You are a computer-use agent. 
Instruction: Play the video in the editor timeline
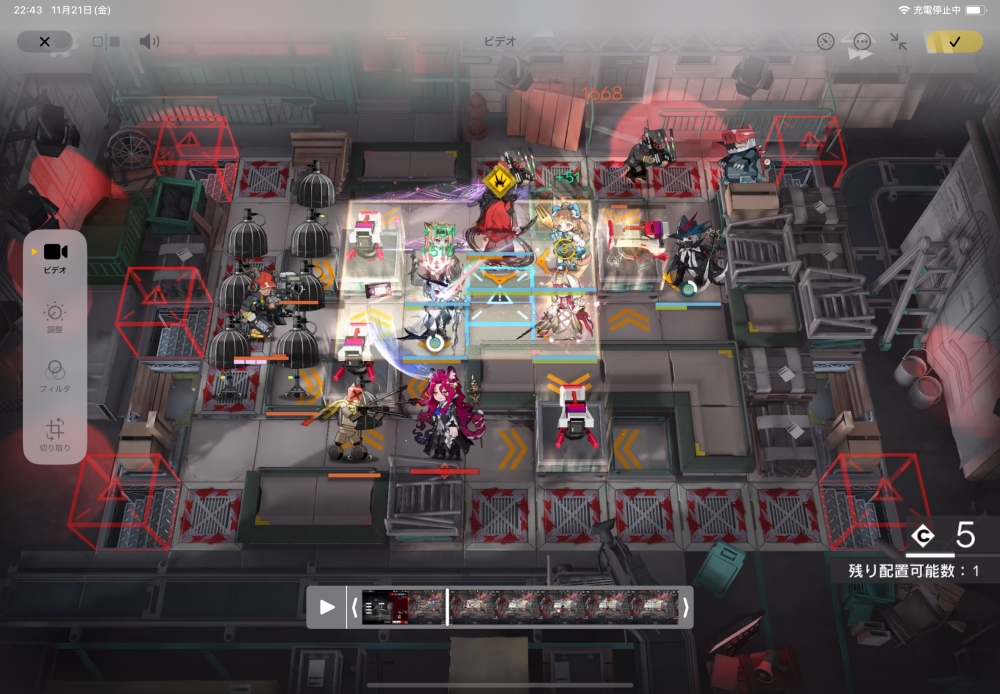[326, 606]
